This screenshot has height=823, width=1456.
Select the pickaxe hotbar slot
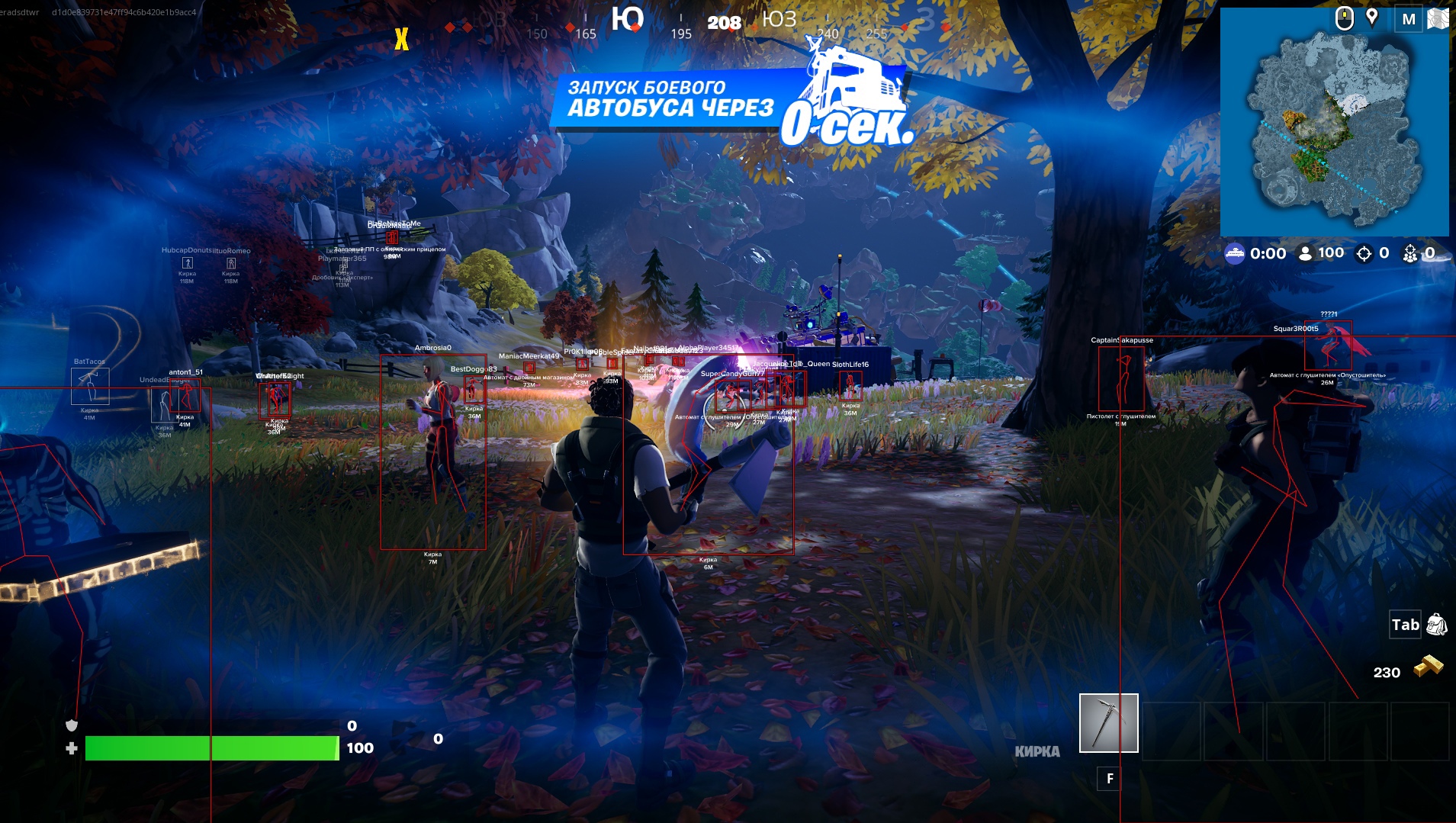click(x=1108, y=722)
